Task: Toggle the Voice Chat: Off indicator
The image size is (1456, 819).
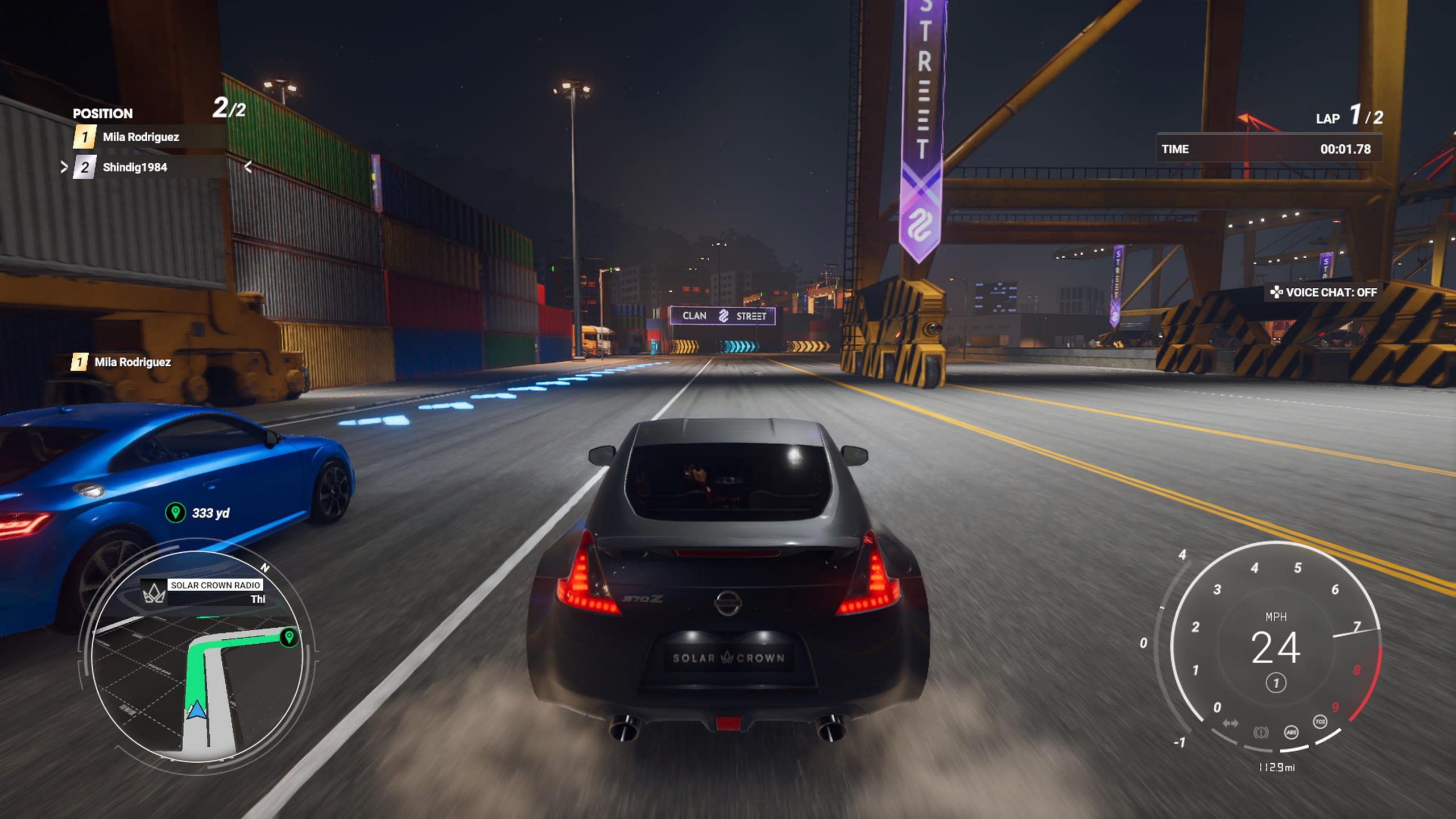Action: (x=1324, y=292)
